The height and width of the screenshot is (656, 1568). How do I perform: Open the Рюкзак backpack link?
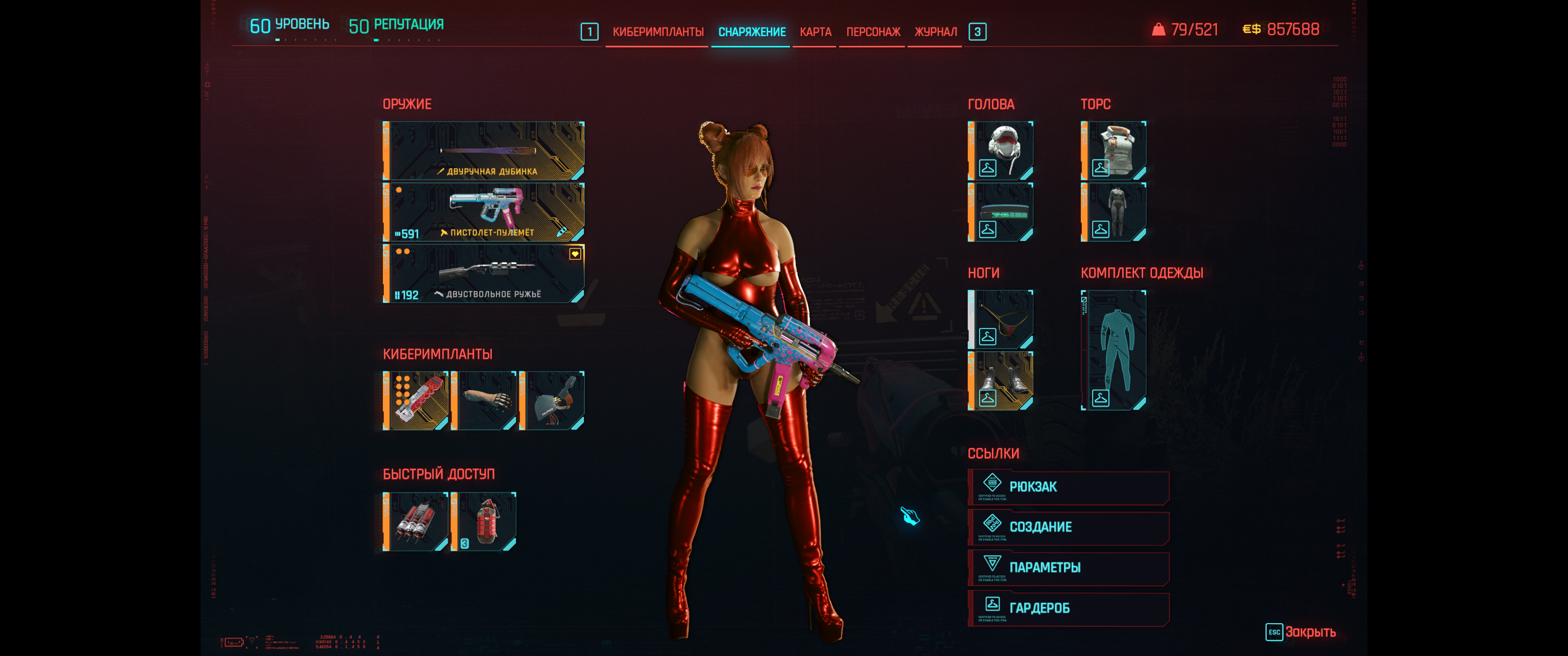pyautogui.click(x=1068, y=487)
